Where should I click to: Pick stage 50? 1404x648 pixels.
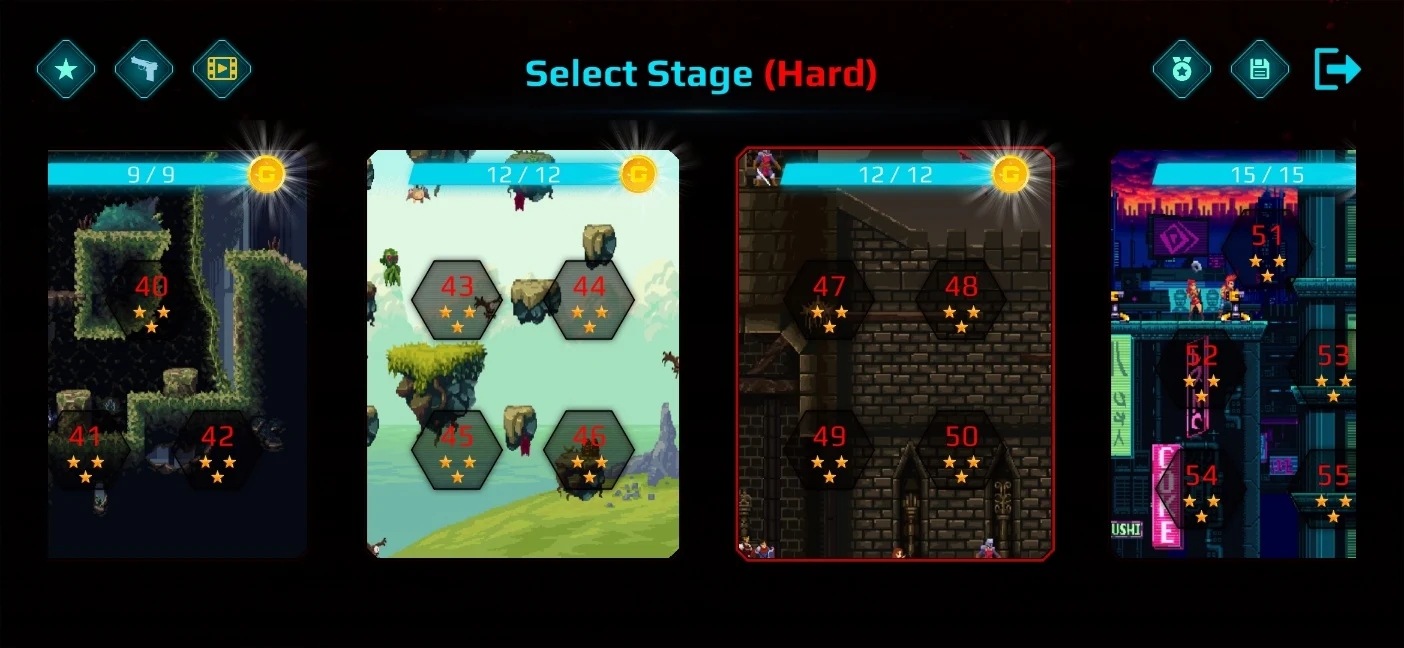coord(961,449)
